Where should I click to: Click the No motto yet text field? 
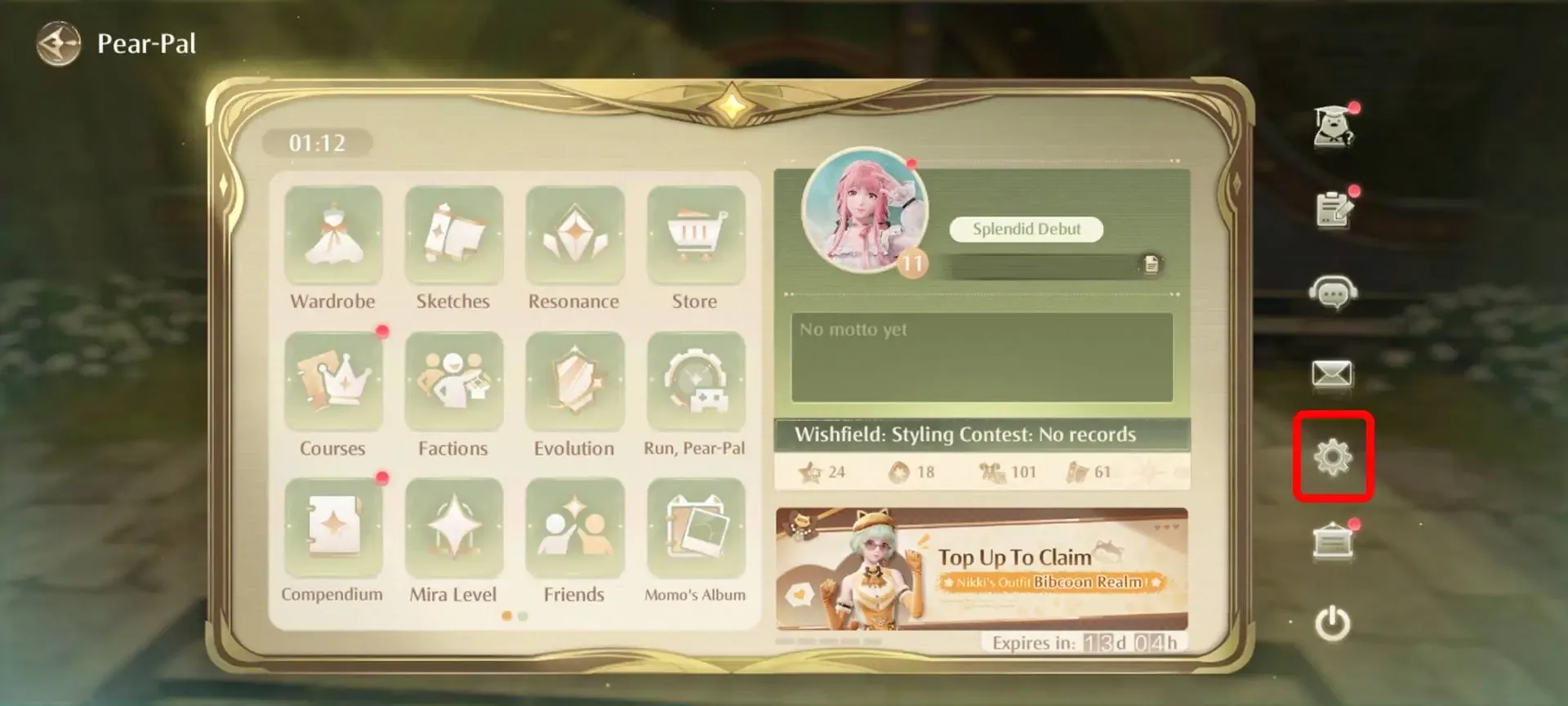pyautogui.click(x=980, y=355)
